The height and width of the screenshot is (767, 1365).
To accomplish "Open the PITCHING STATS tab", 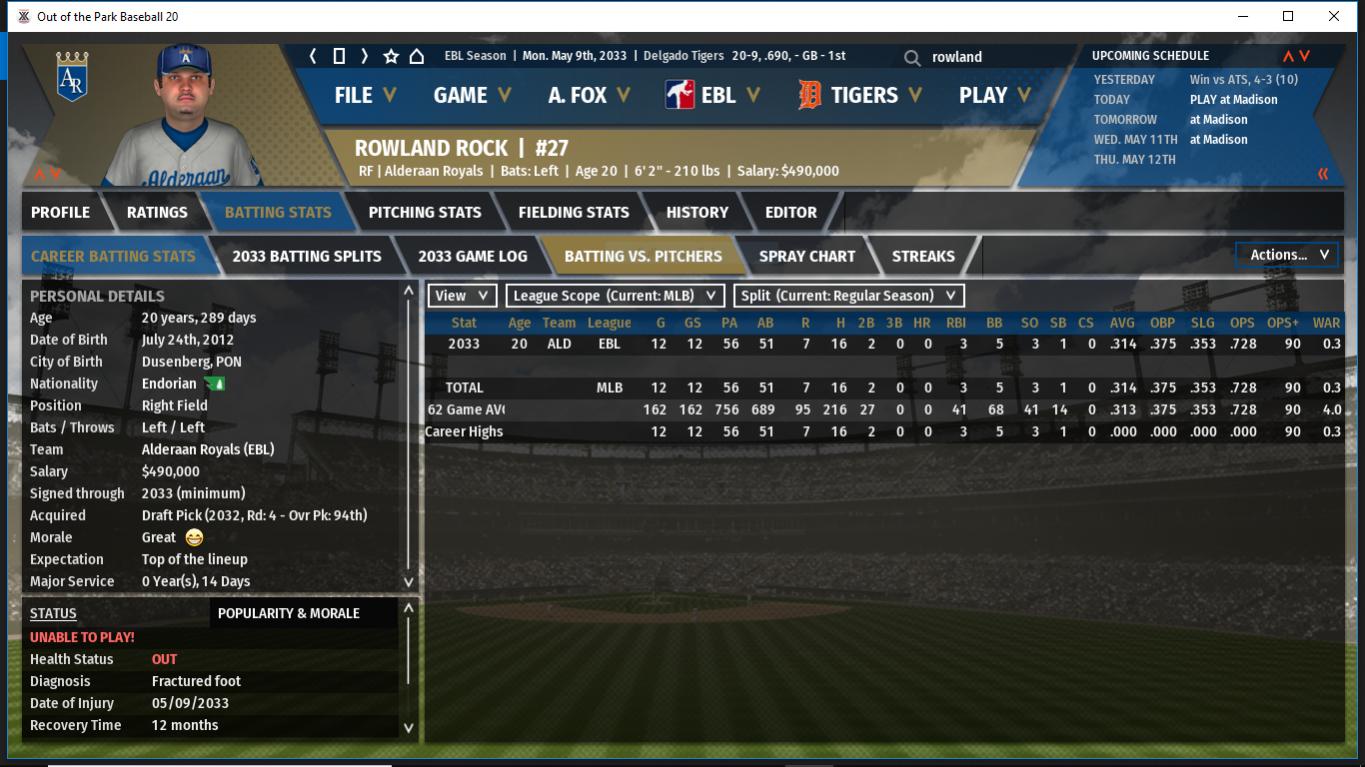I will click(x=424, y=212).
